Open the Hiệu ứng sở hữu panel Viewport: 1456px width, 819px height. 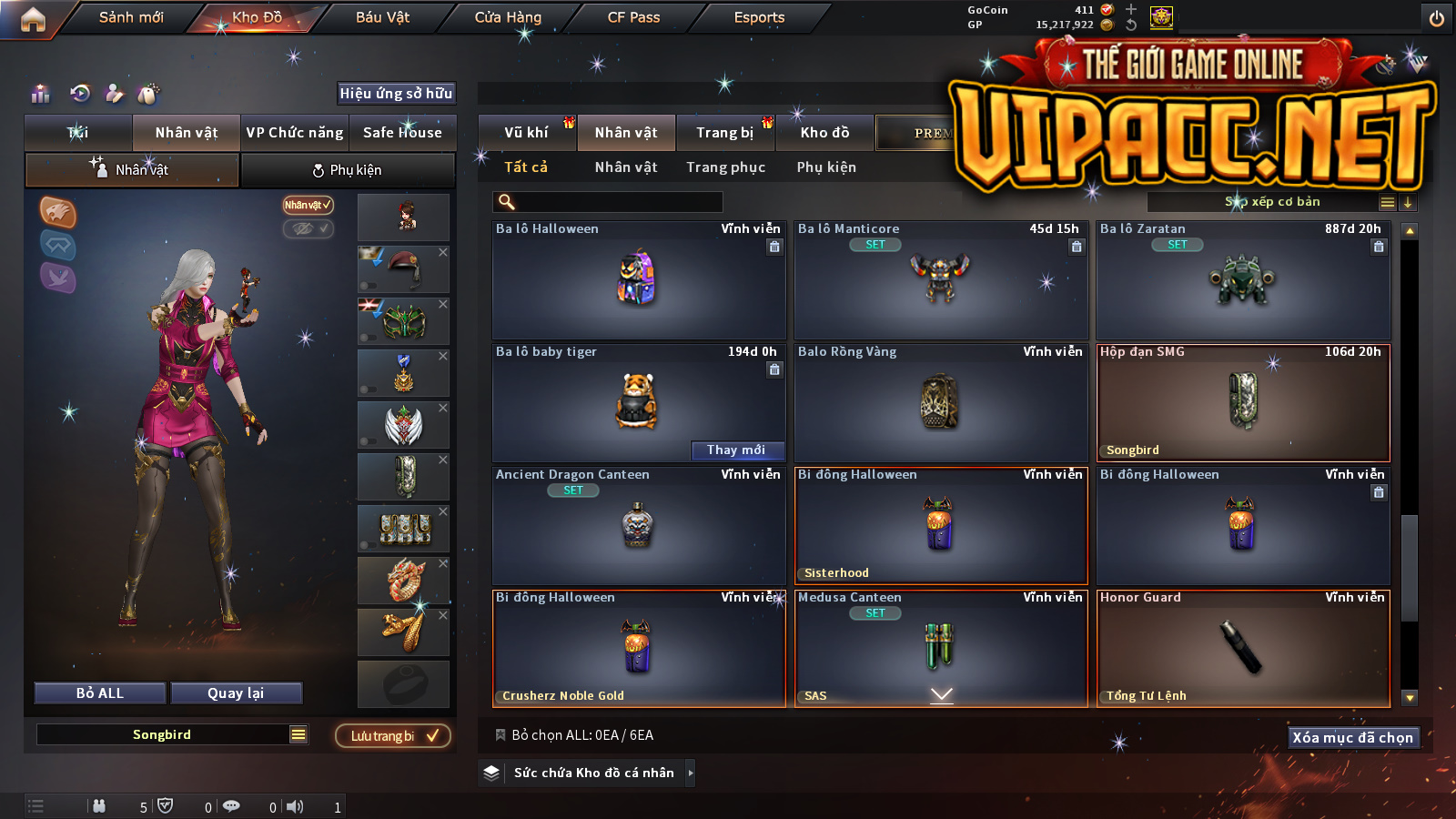tap(396, 94)
